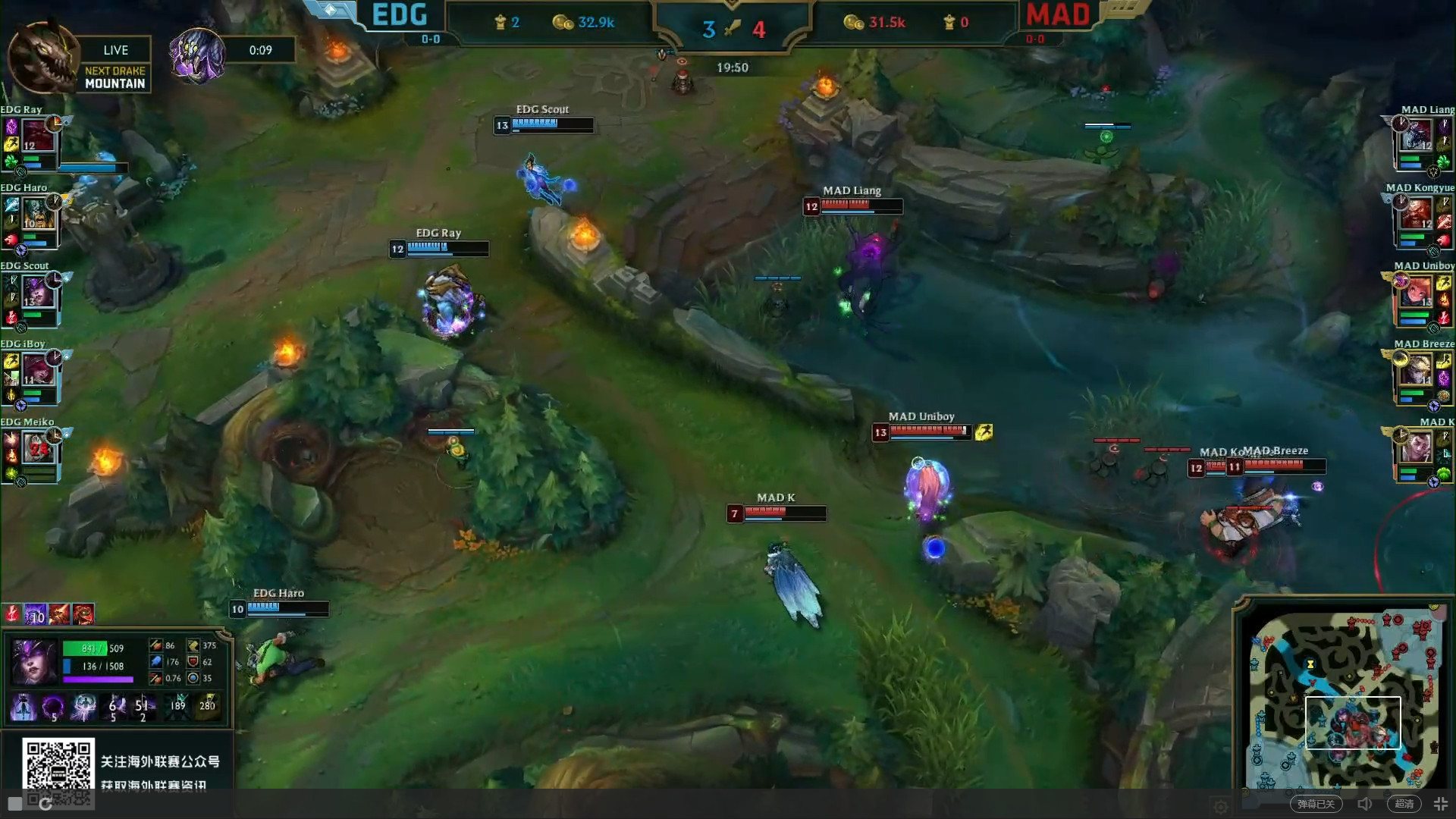
Task: Click the armor stat icon showing 62
Action: coord(192,661)
